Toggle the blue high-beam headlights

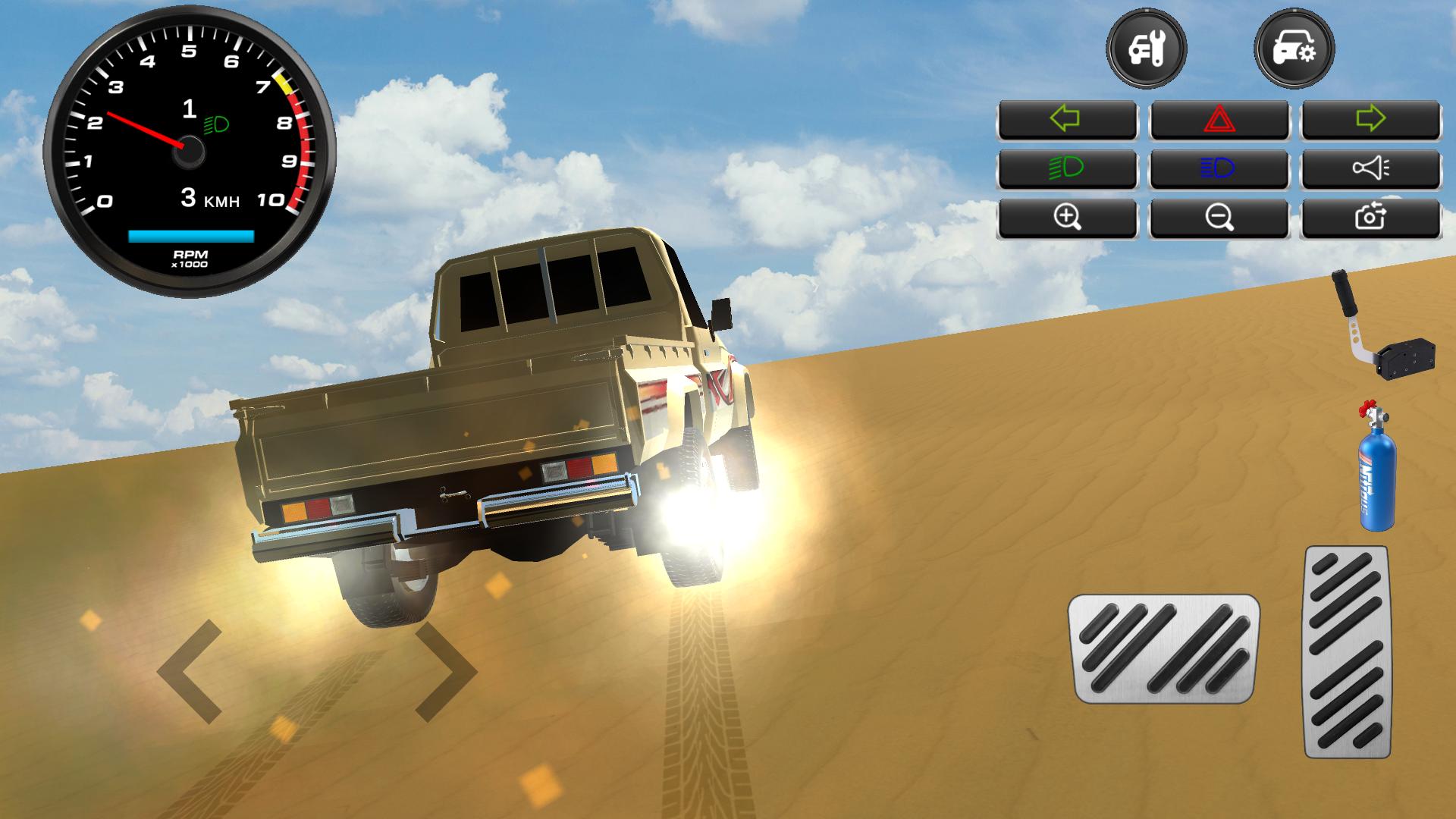[x=1219, y=168]
